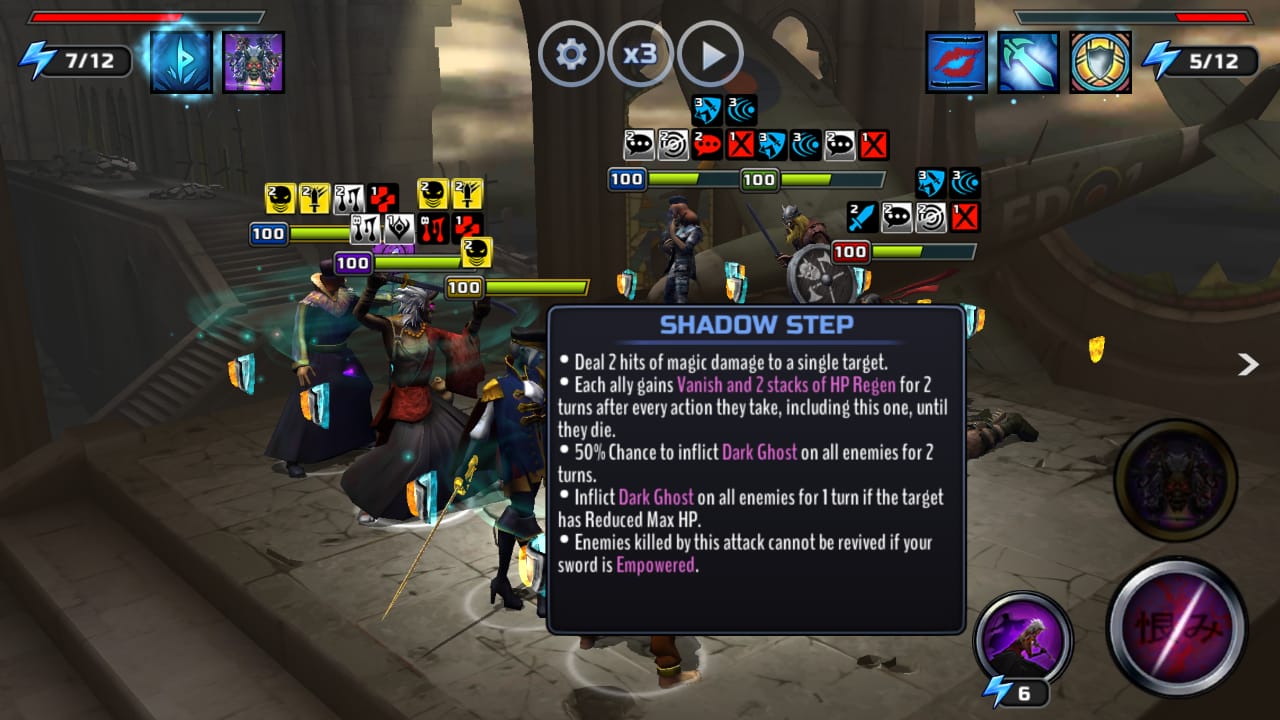Image resolution: width=1280 pixels, height=720 pixels.
Task: Activate the Shadow Step ability costing 6
Action: [1022, 641]
